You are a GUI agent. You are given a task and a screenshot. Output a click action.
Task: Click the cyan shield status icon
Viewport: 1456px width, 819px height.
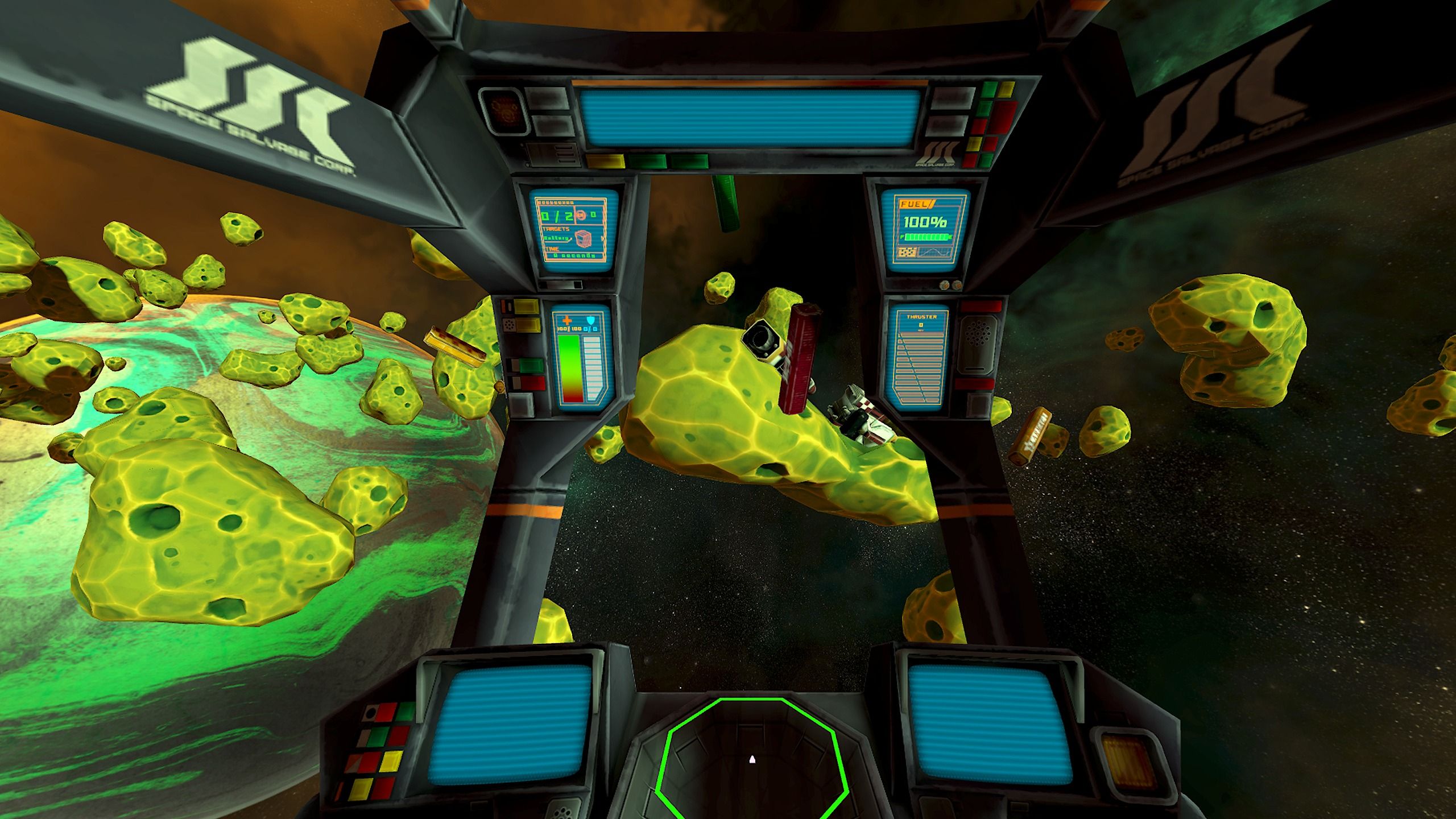[x=591, y=319]
